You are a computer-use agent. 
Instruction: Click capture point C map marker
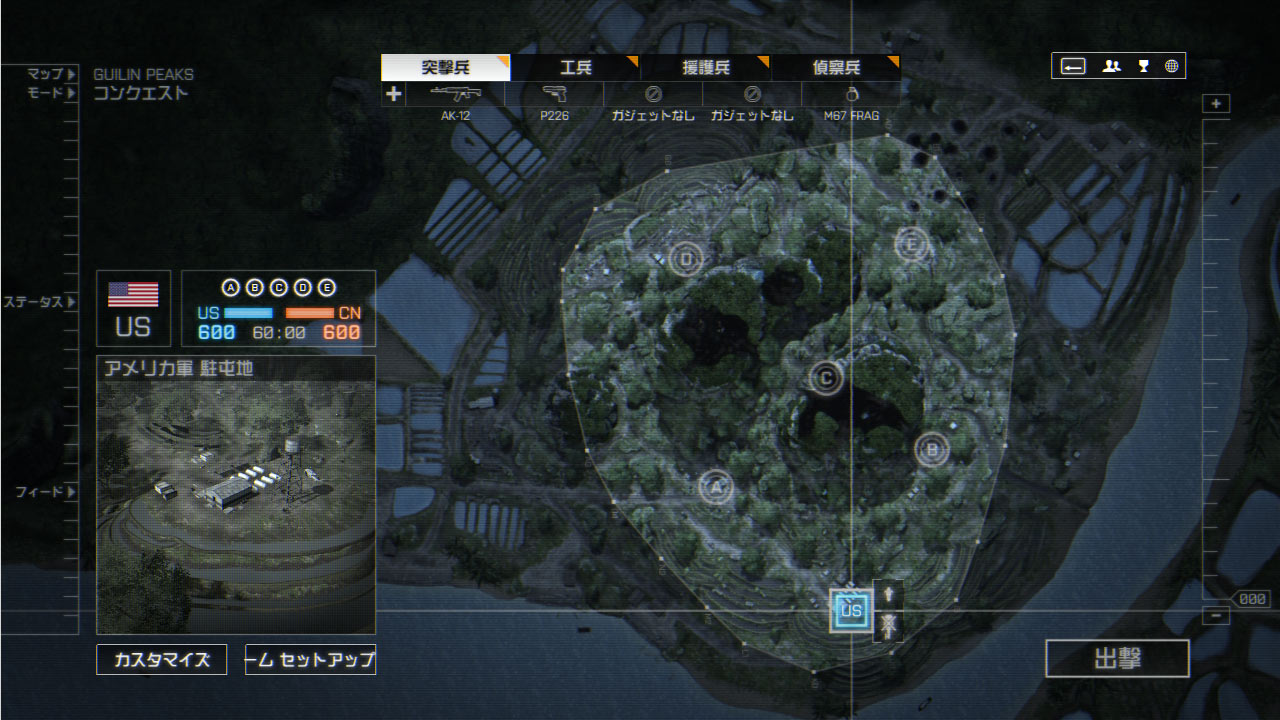click(x=826, y=377)
